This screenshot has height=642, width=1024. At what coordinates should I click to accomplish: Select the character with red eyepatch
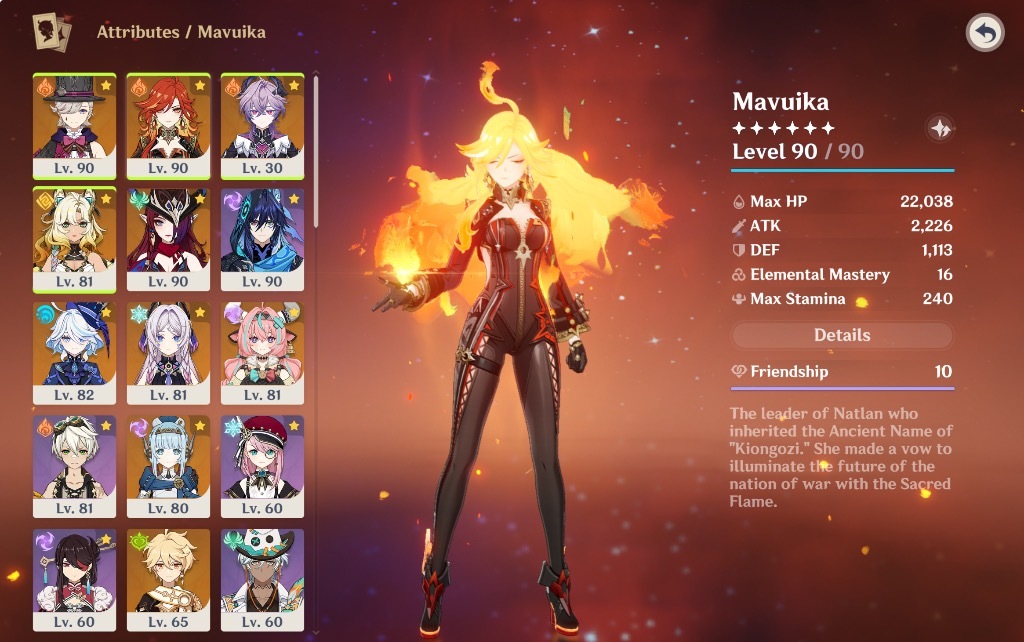[x=74, y=574]
